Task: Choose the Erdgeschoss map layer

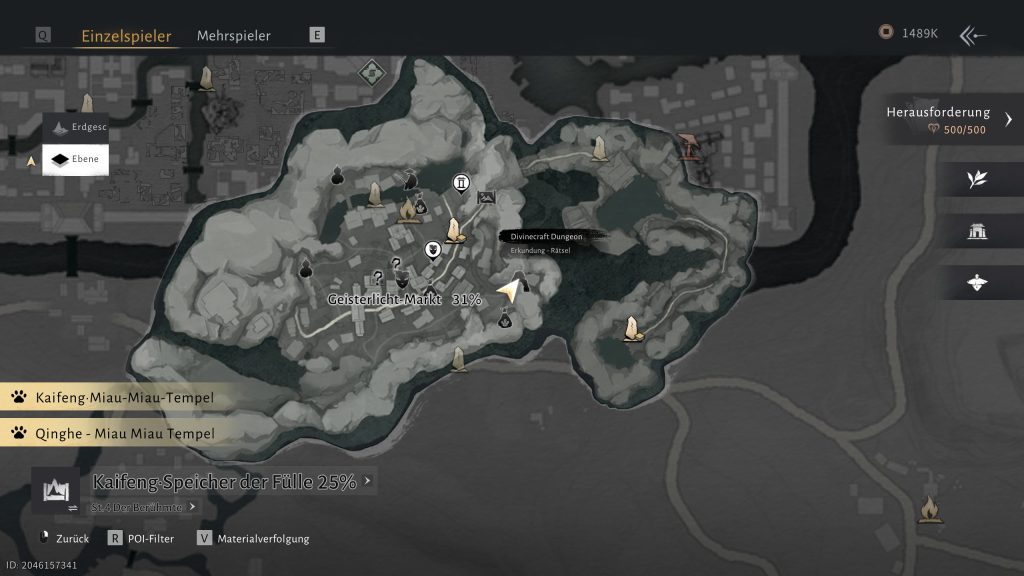Action: (x=76, y=128)
